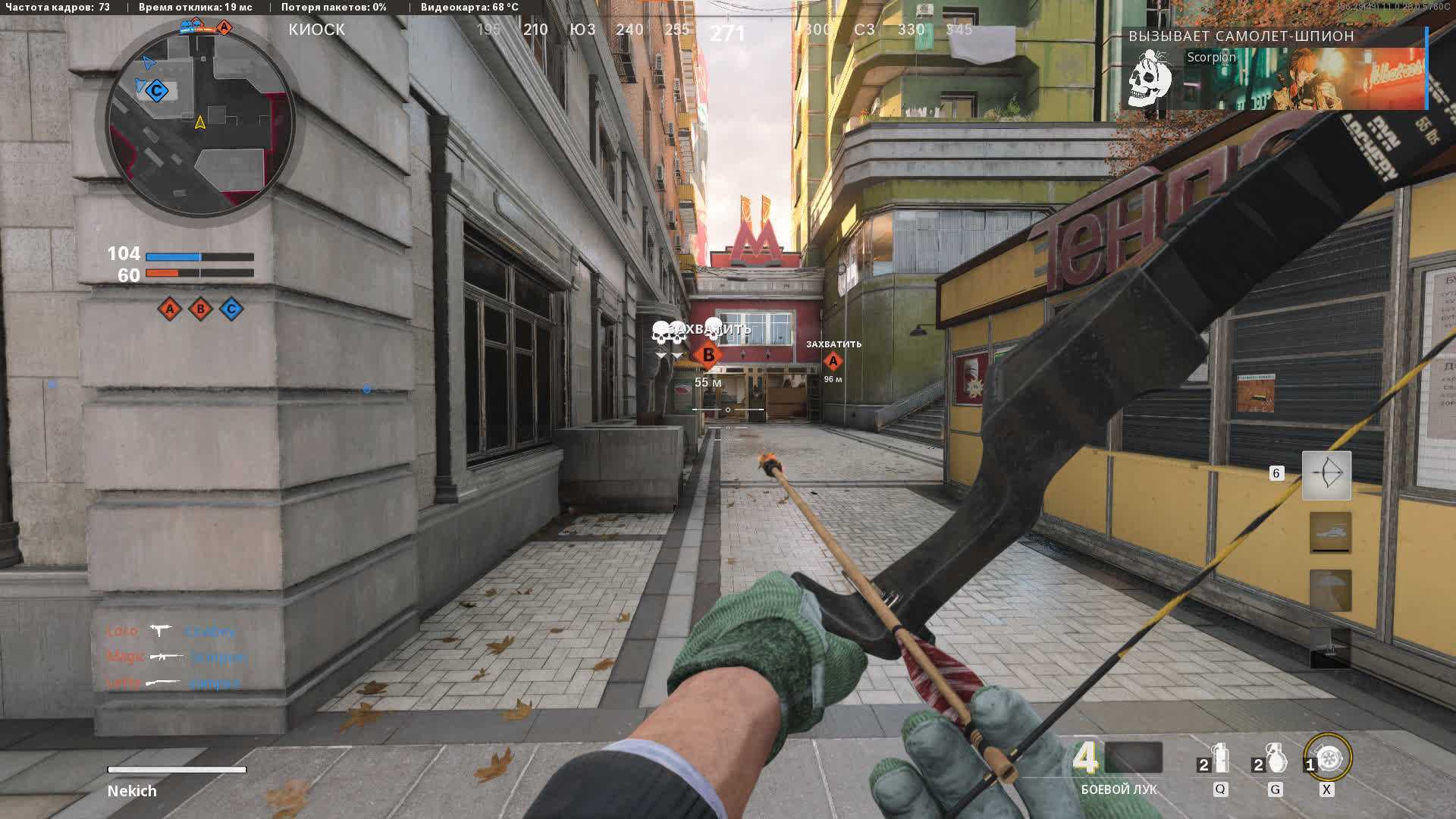The height and width of the screenshot is (819, 1456).
Task: Select the combat bow scorestreak icon
Action: coord(1326,475)
